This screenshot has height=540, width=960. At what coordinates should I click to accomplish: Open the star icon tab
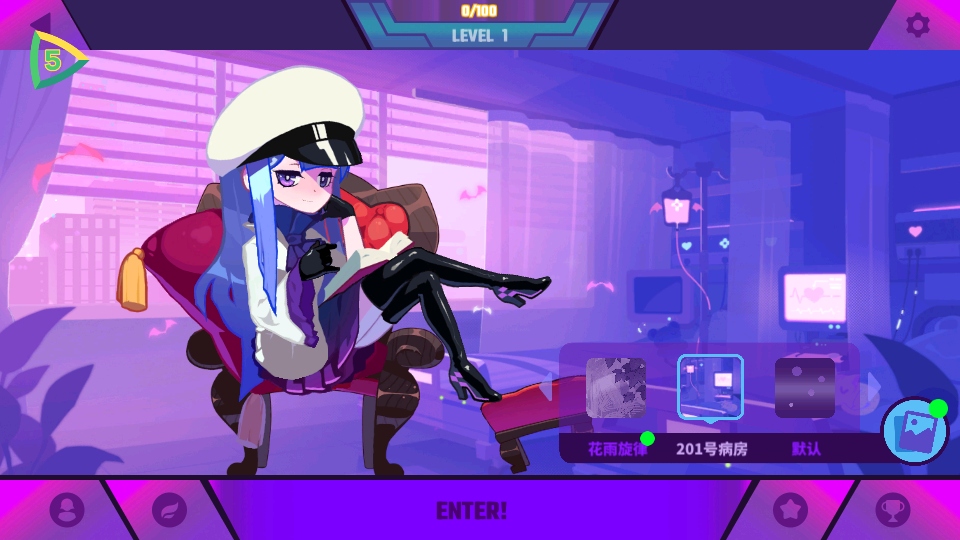(790, 510)
